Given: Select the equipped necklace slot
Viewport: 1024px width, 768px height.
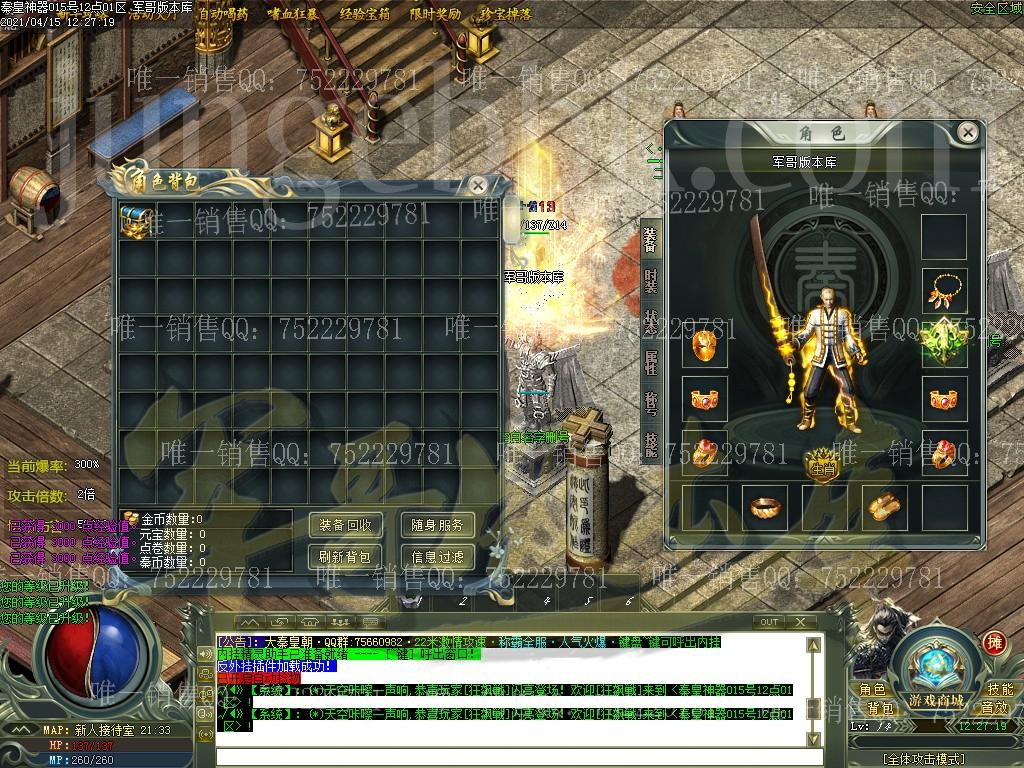Looking at the screenshot, I should (944, 292).
